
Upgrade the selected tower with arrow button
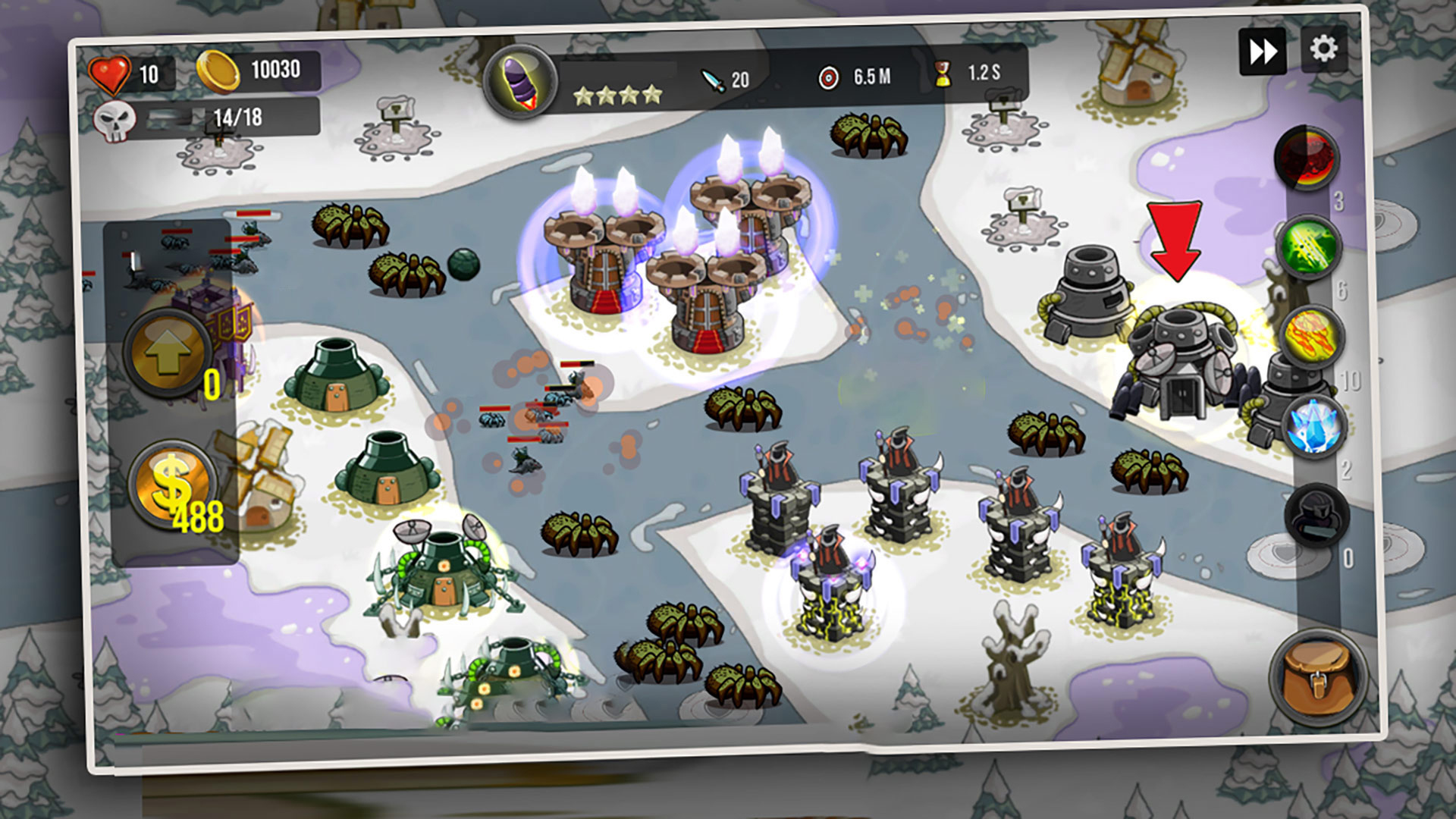pos(168,354)
